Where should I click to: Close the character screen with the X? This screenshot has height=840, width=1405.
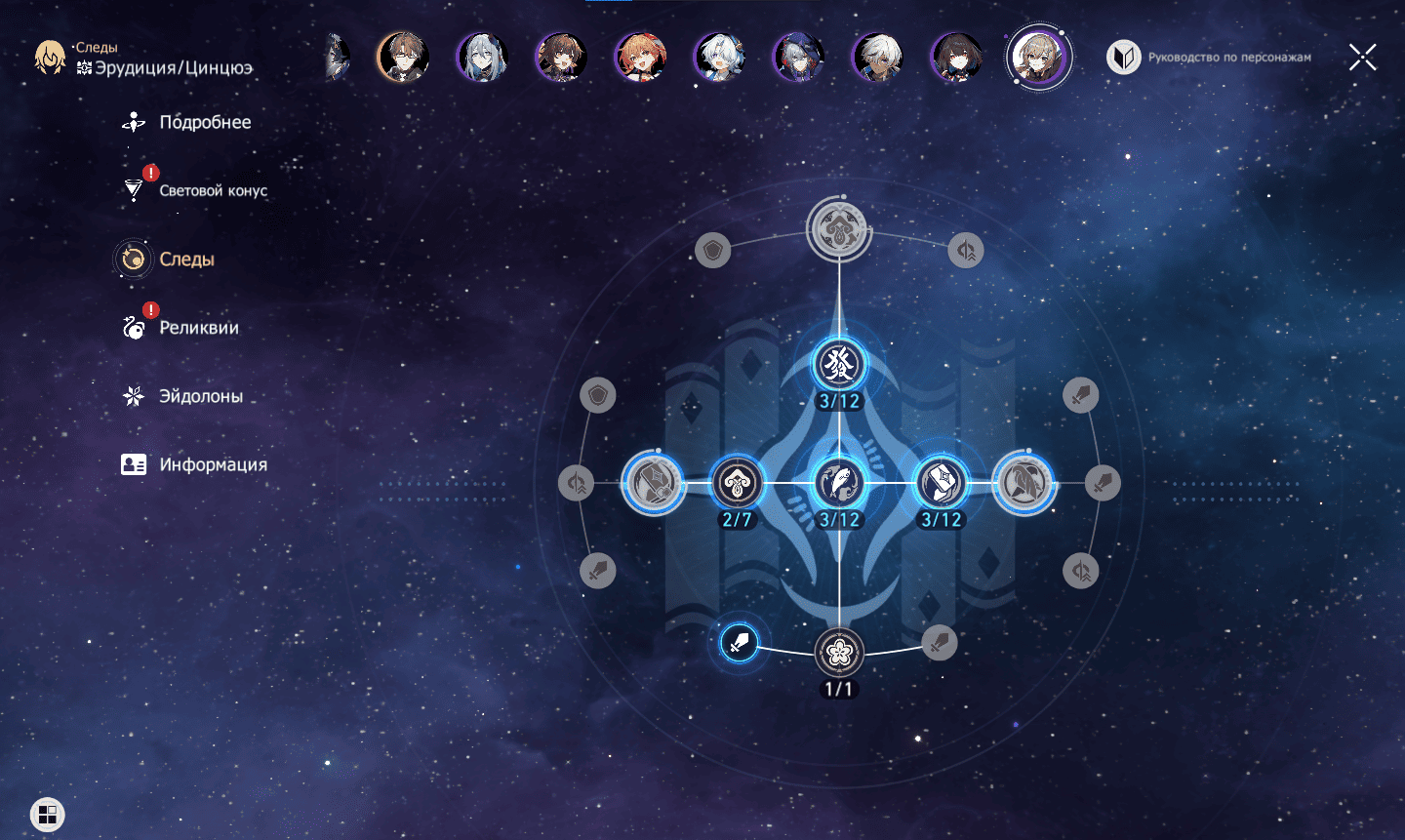[1362, 58]
